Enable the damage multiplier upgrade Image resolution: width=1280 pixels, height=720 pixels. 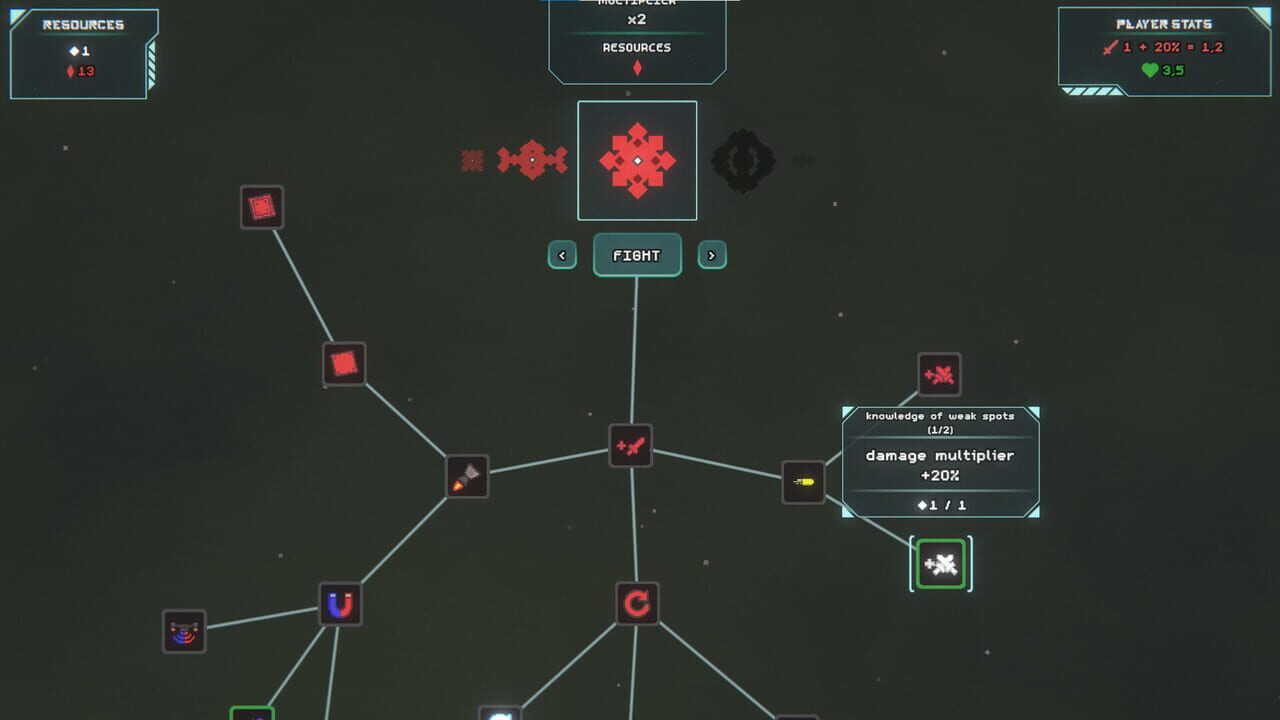[x=940, y=466]
